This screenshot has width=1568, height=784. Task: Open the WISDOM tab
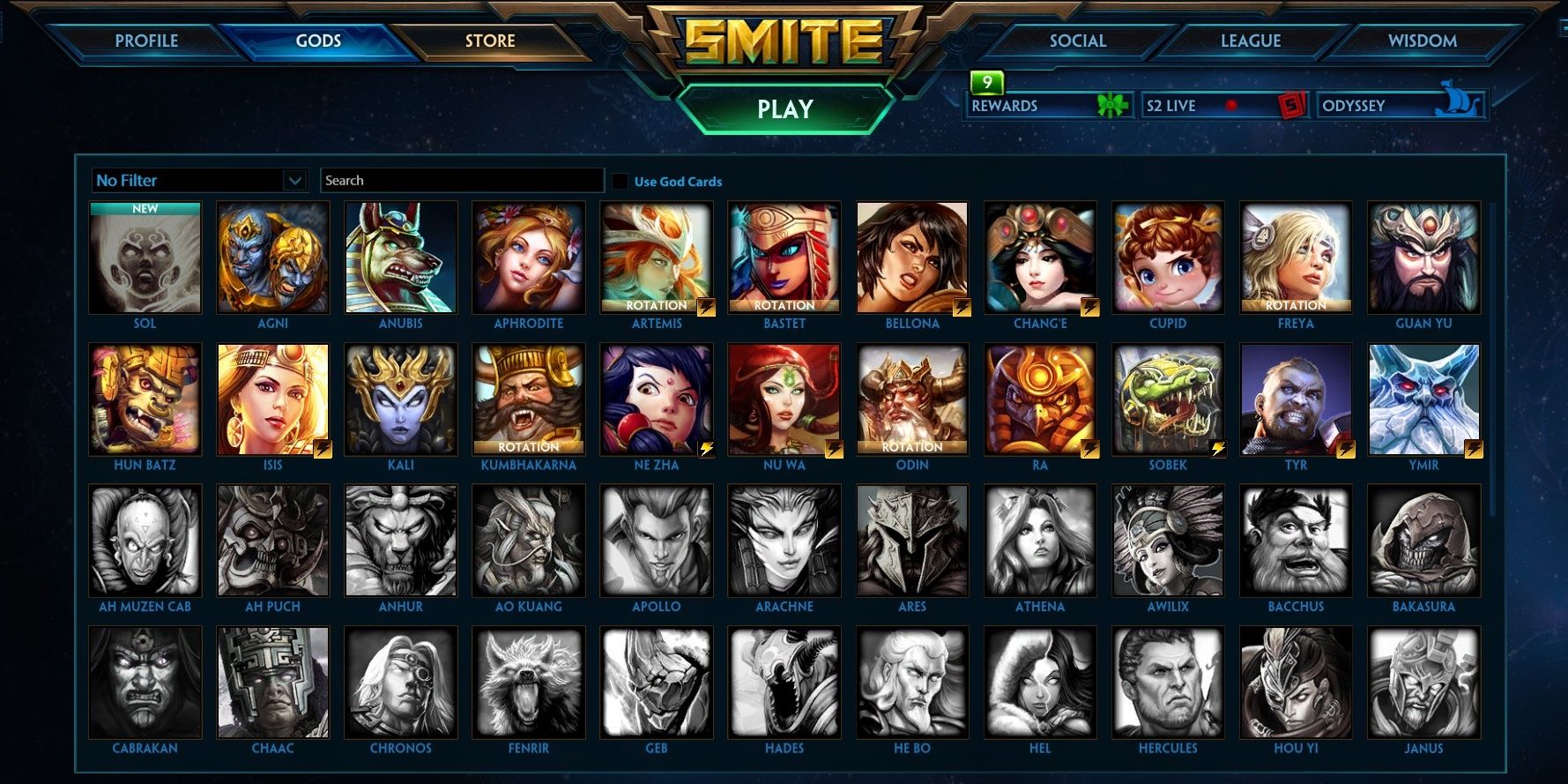coord(1422,41)
